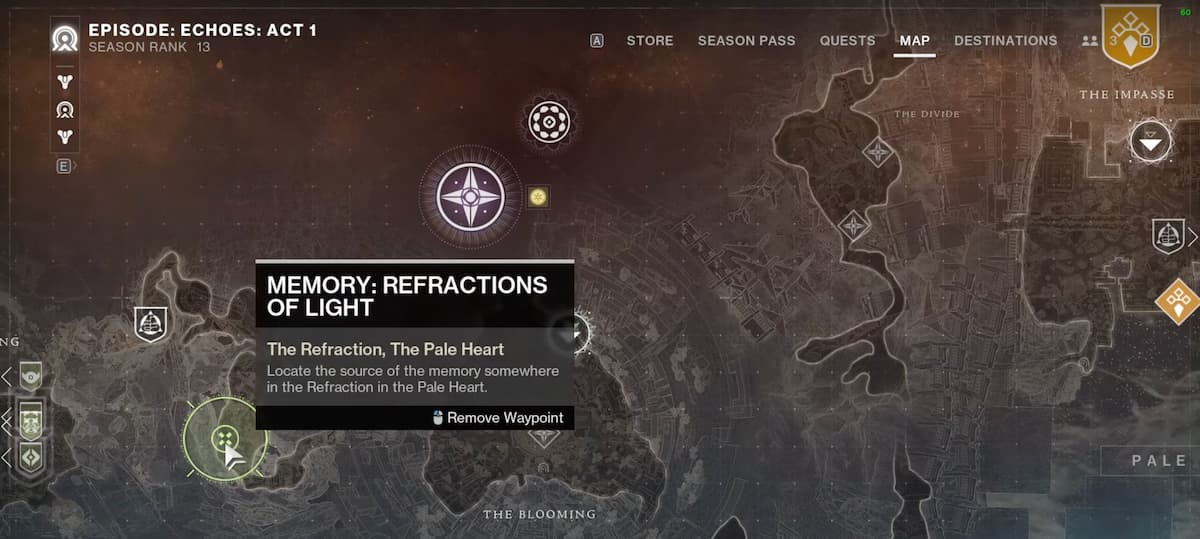Select the ship shield icon west of the waypoint

click(x=151, y=324)
